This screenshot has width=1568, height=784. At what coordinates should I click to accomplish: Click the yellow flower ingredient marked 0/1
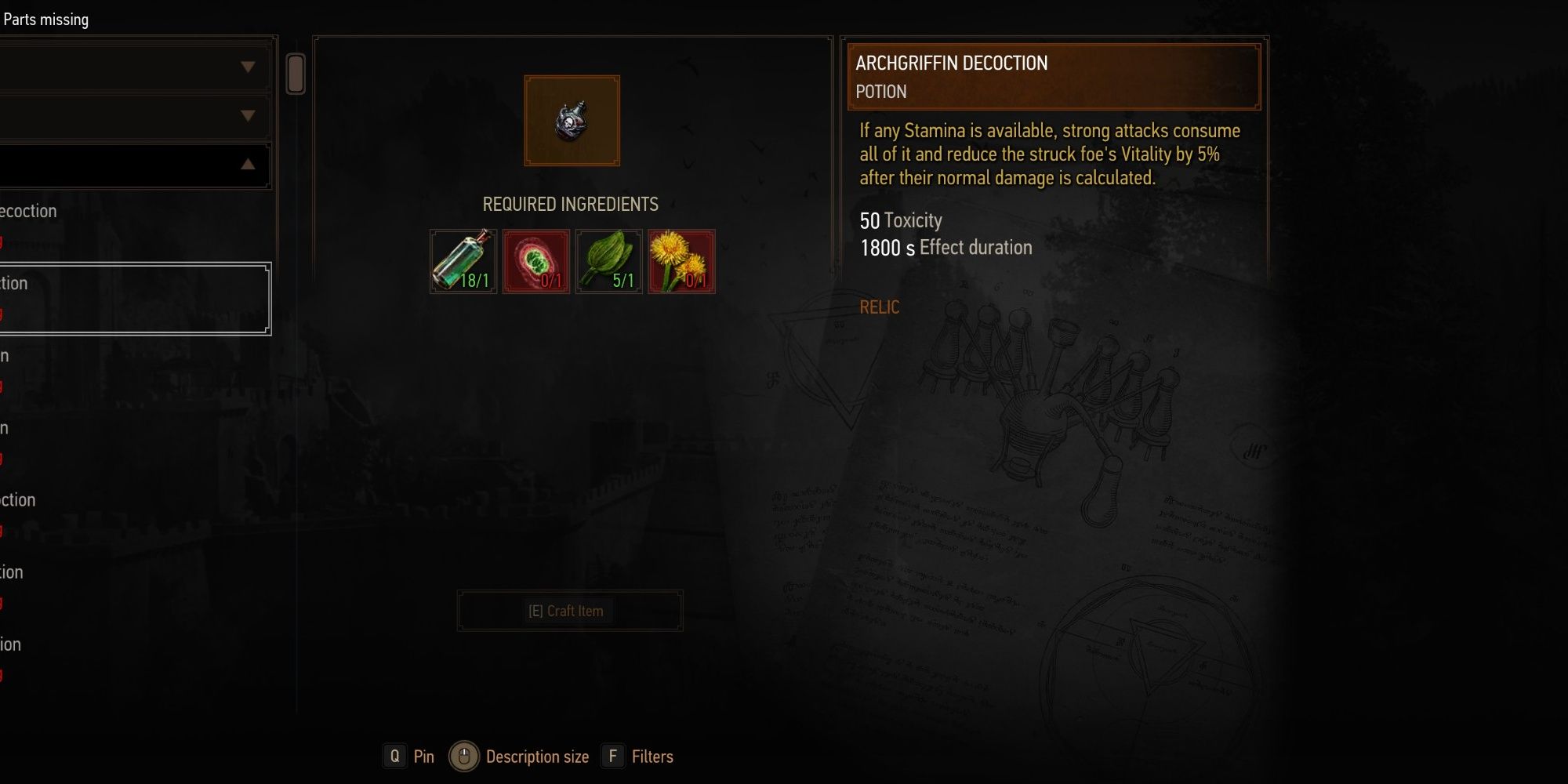click(x=681, y=261)
